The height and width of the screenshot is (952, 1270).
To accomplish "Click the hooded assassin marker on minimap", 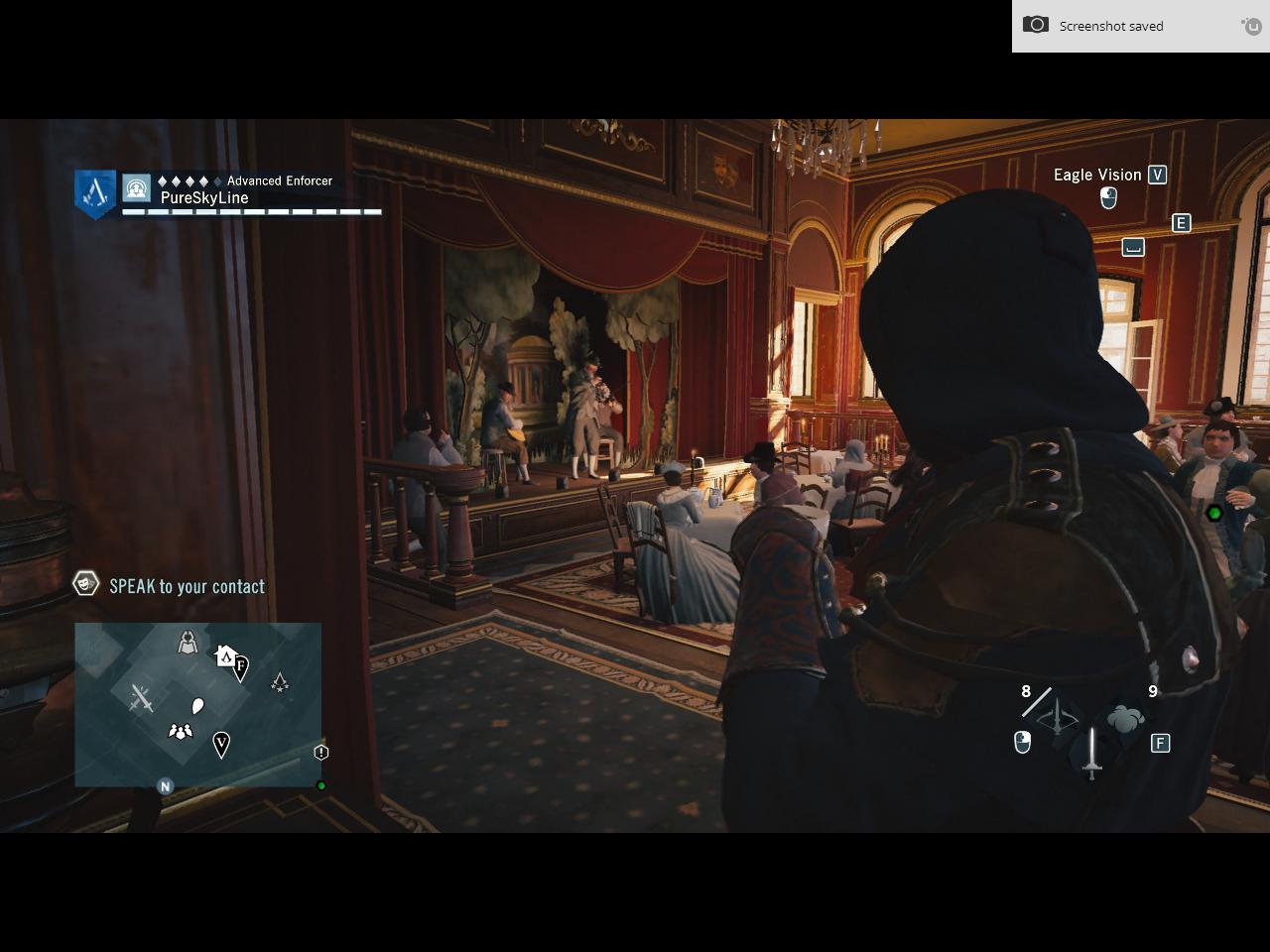I will 188,643.
